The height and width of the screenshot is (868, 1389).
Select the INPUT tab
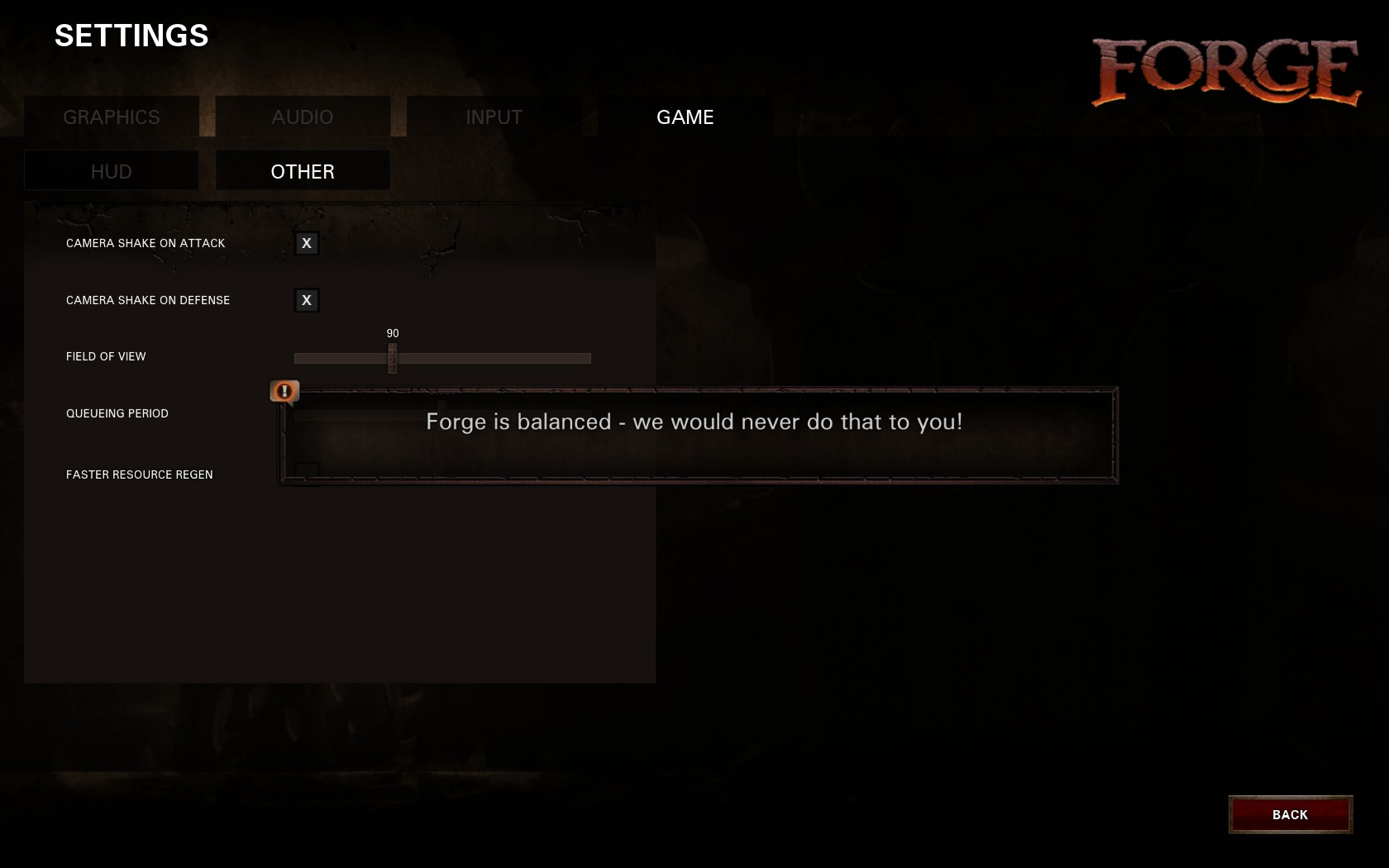tap(494, 117)
